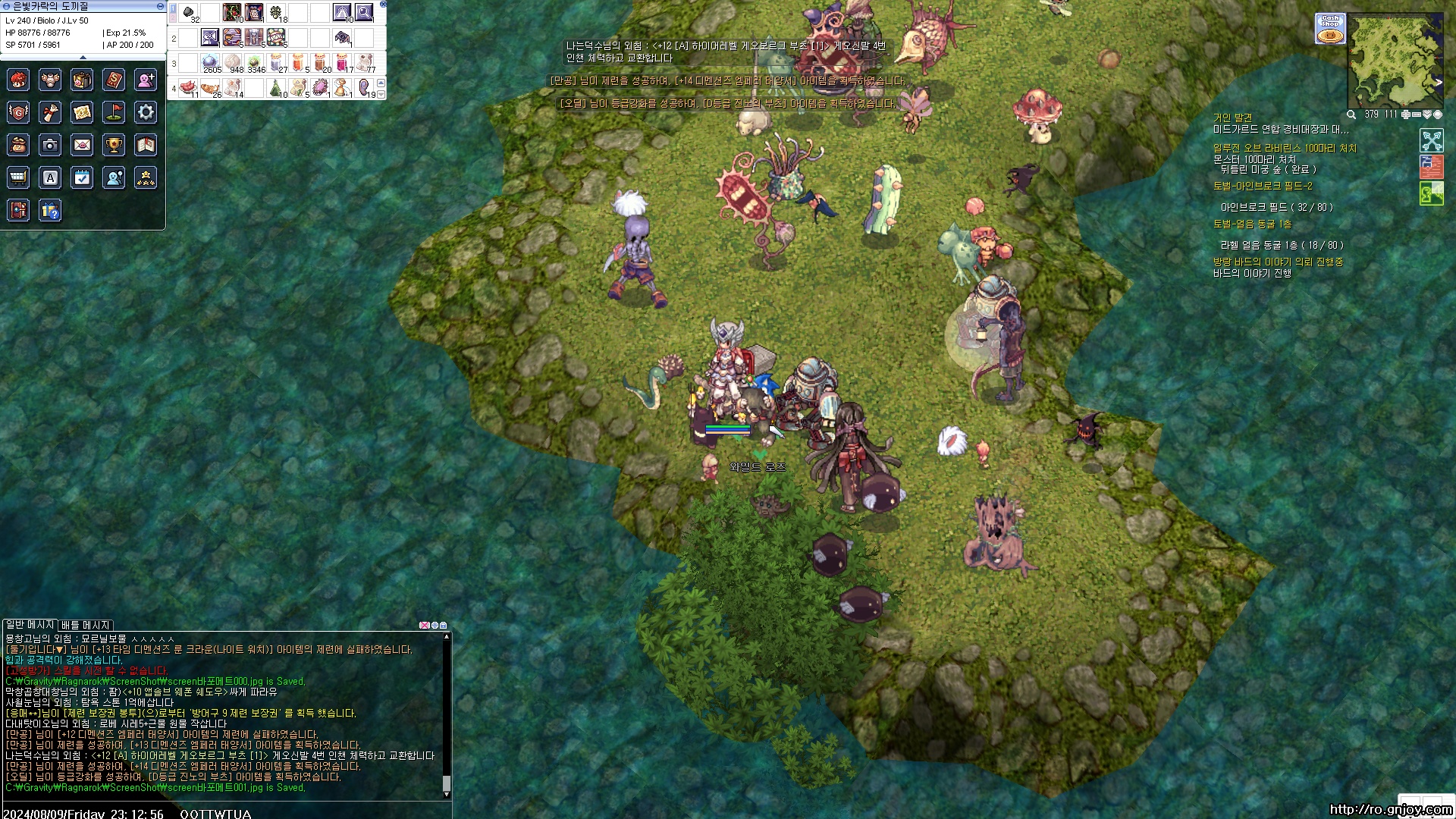
Task: Open the camera screenshot menu icon
Action: point(50,145)
